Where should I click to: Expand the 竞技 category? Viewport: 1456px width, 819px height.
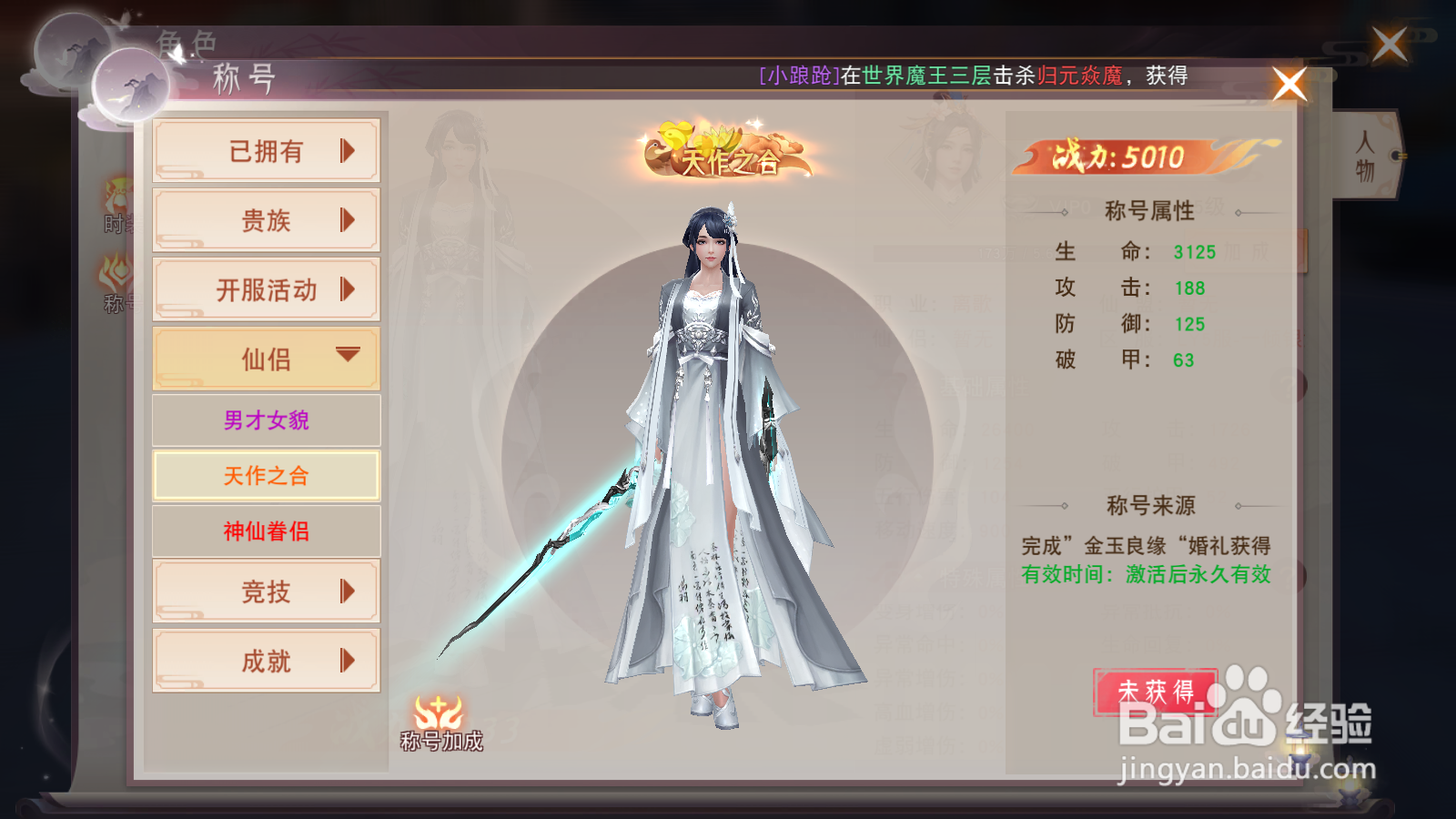266,591
